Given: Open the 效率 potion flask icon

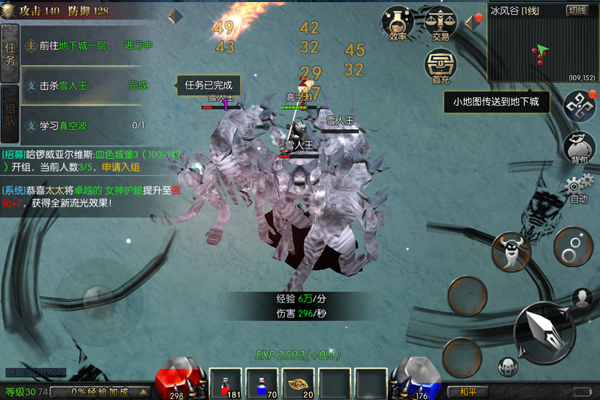Looking at the screenshot, I should pos(399,23).
